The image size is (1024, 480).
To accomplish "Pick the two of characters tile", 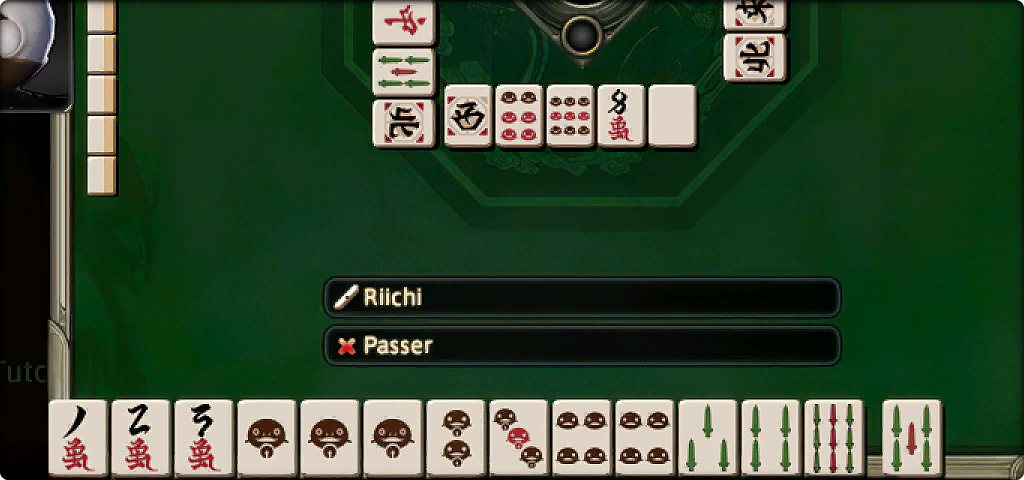I will [x=141, y=438].
